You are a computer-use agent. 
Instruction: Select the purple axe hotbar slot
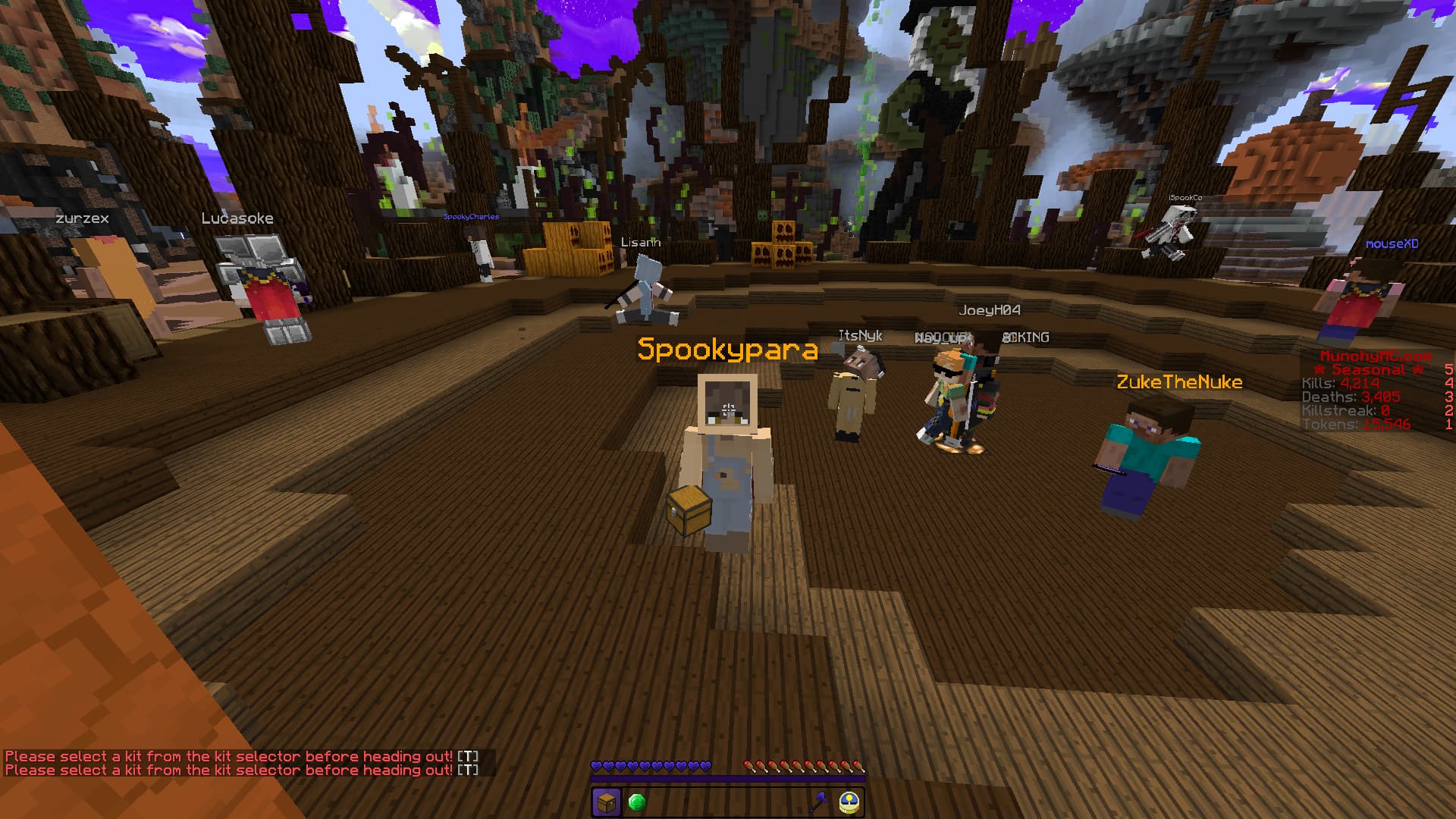coord(818,802)
